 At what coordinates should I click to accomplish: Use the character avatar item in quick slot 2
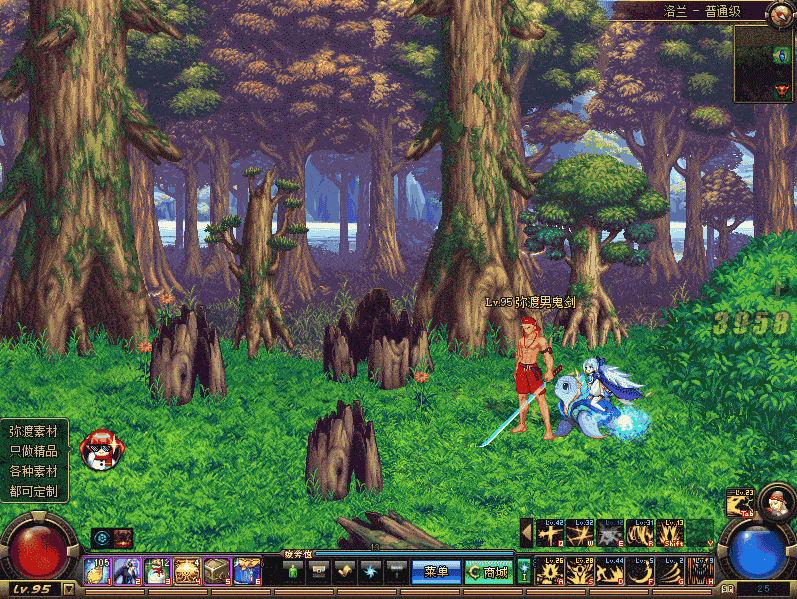click(x=127, y=571)
